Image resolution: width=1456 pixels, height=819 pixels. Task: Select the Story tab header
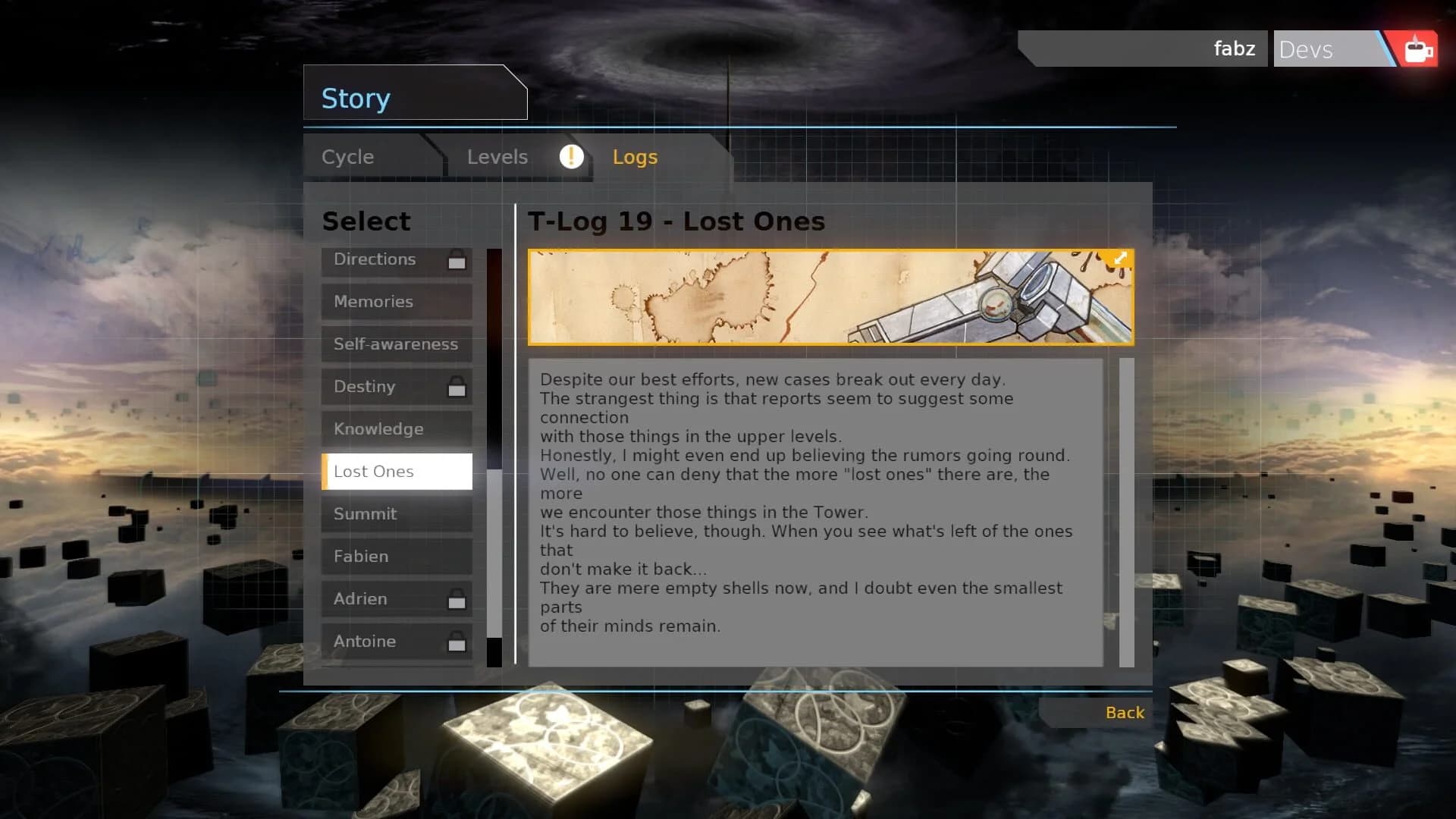(x=355, y=97)
